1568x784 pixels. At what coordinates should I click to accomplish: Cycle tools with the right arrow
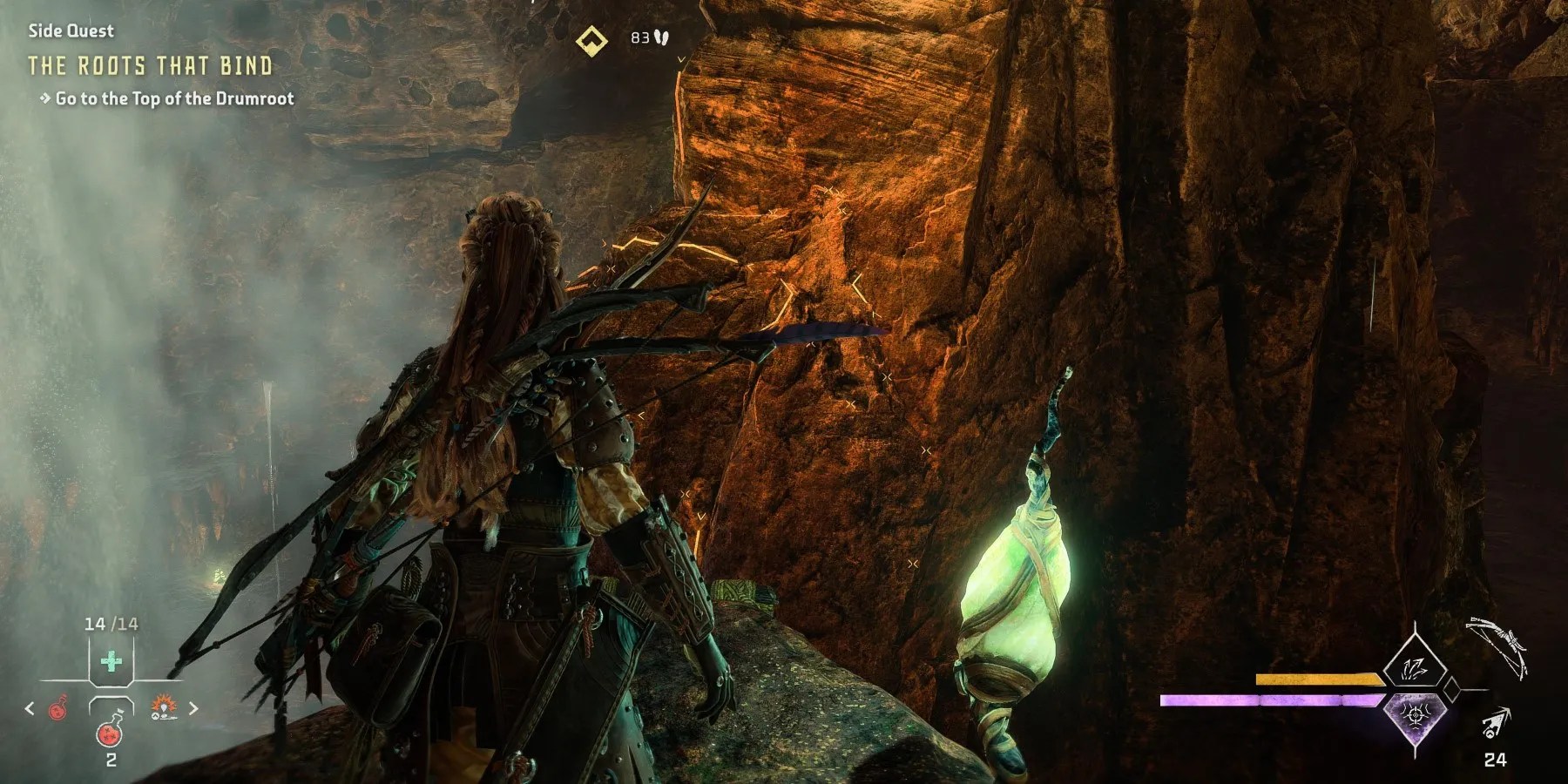(193, 709)
